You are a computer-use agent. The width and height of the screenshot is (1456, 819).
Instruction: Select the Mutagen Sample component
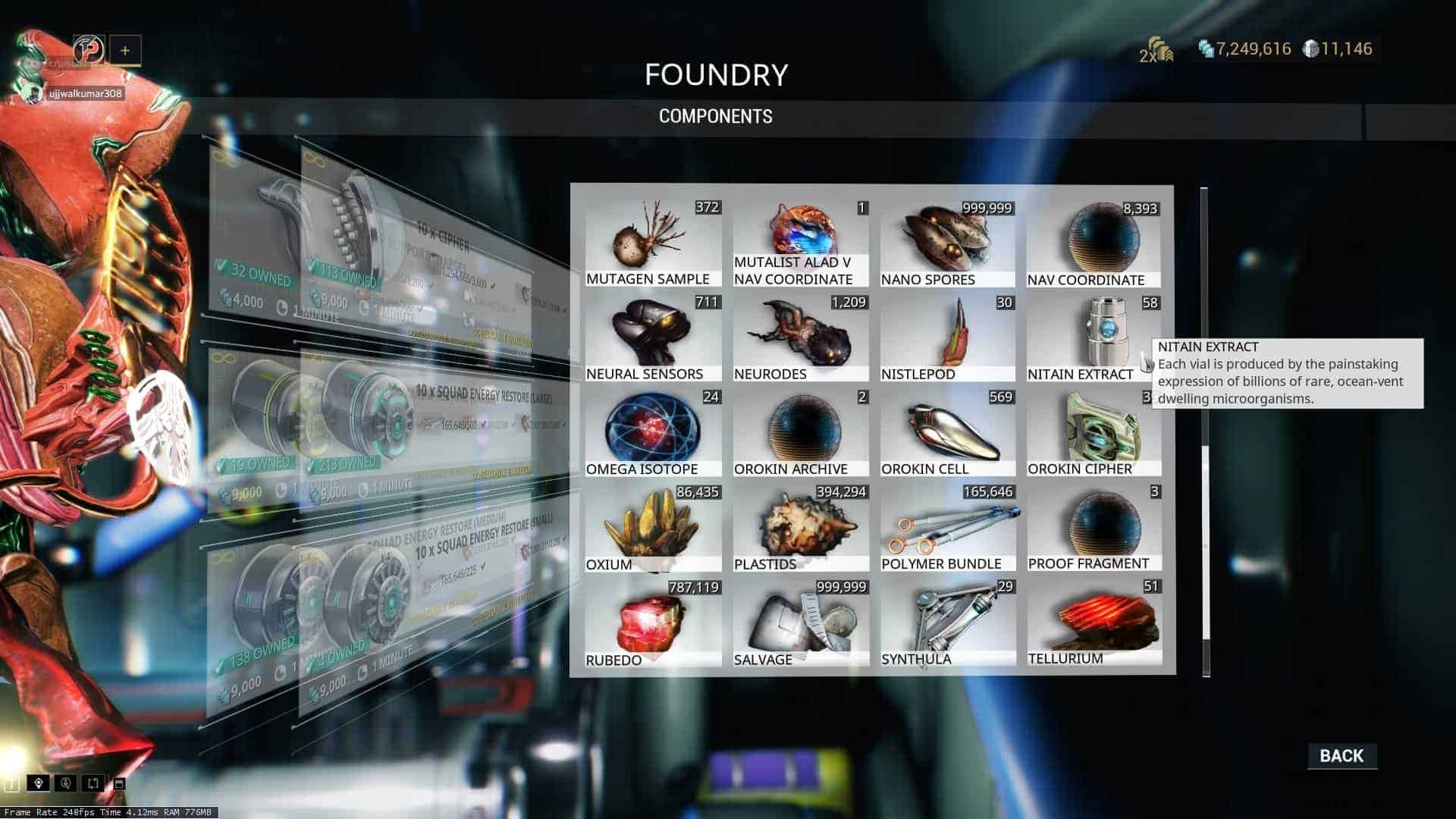point(653,243)
